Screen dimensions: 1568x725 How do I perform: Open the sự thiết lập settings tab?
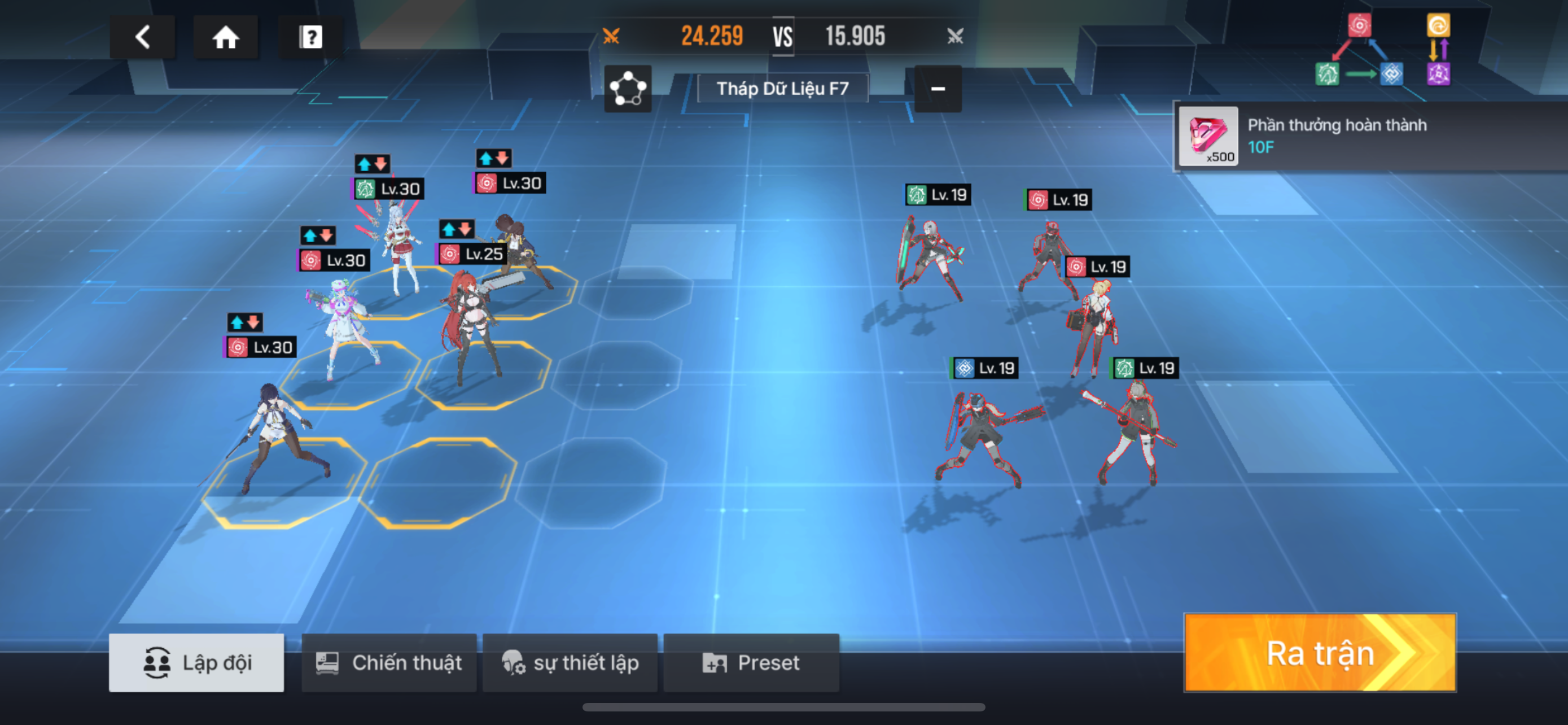(570, 662)
